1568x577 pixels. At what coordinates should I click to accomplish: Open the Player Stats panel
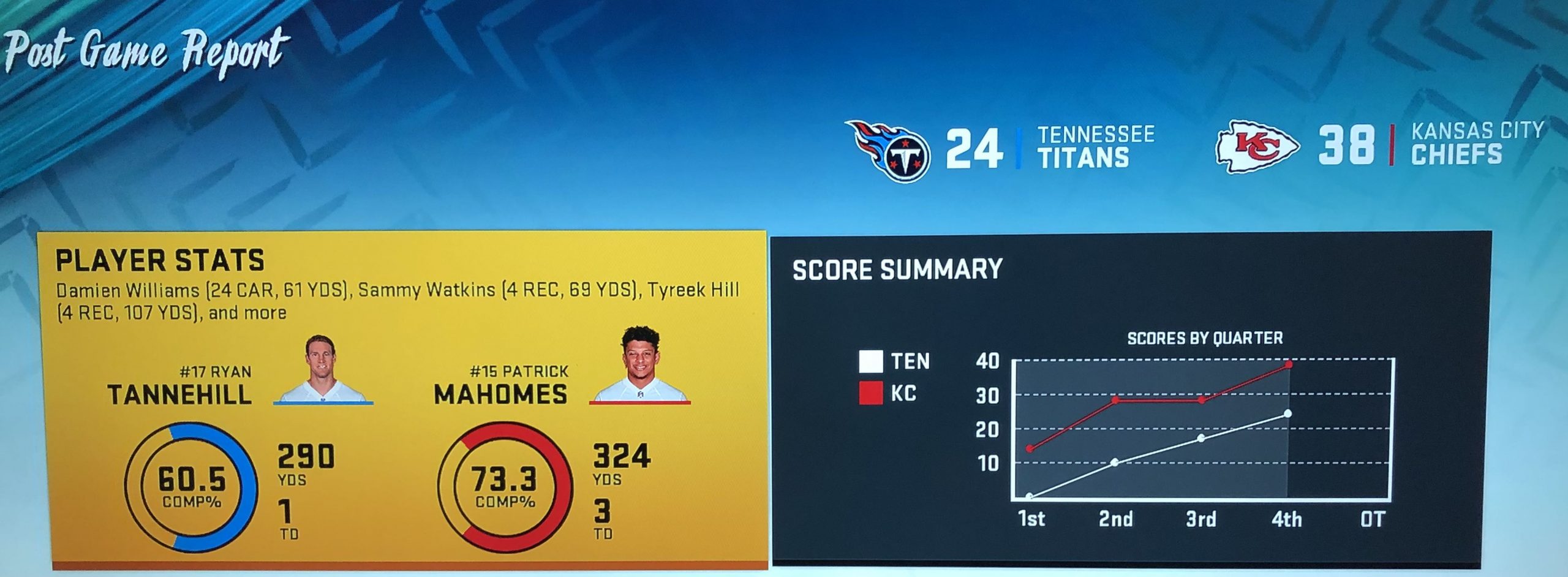pos(402,398)
